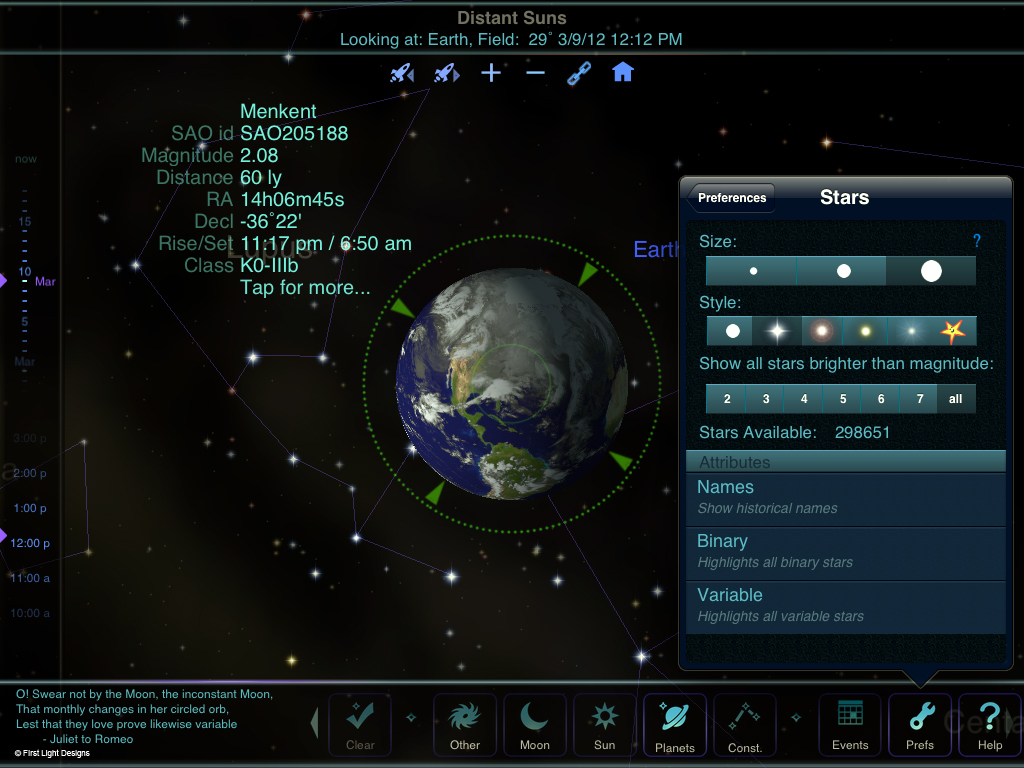Screen dimensions: 1024x768
Task: Toggle the Names historical names attribute
Action: pyautogui.click(x=845, y=497)
